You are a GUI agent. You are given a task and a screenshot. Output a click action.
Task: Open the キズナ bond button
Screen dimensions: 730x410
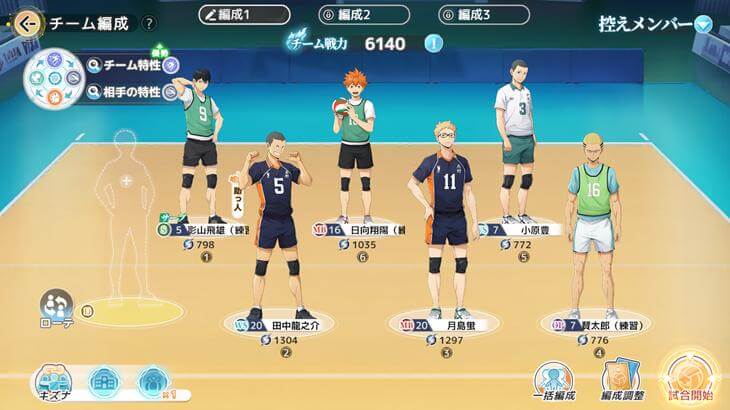tap(57, 381)
